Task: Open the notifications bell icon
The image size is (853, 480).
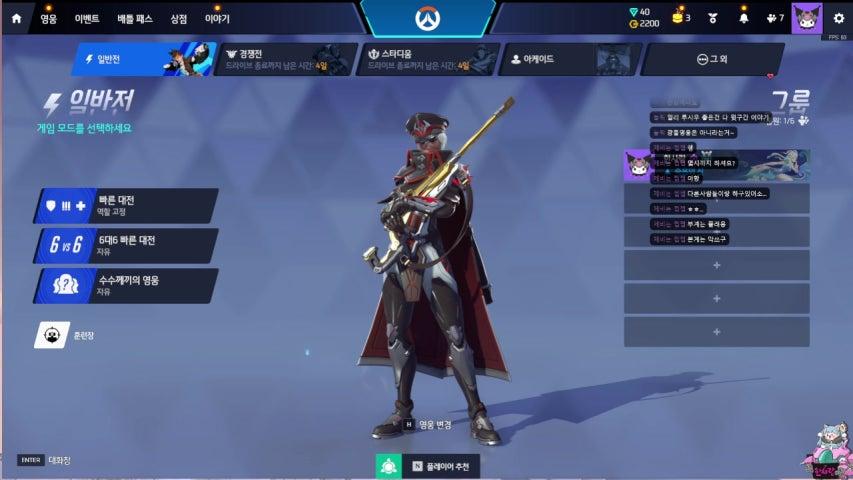Action: 743,18
